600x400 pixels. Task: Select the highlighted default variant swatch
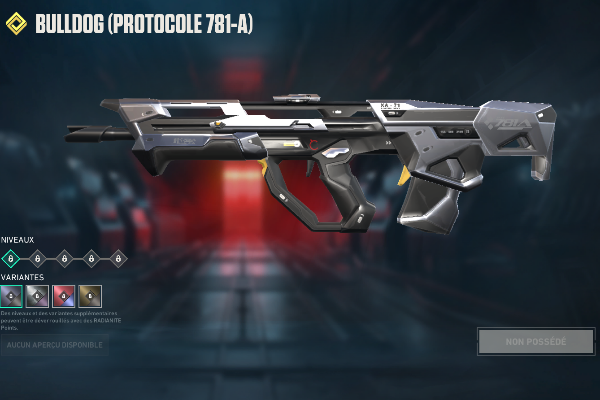pyautogui.click(x=12, y=295)
